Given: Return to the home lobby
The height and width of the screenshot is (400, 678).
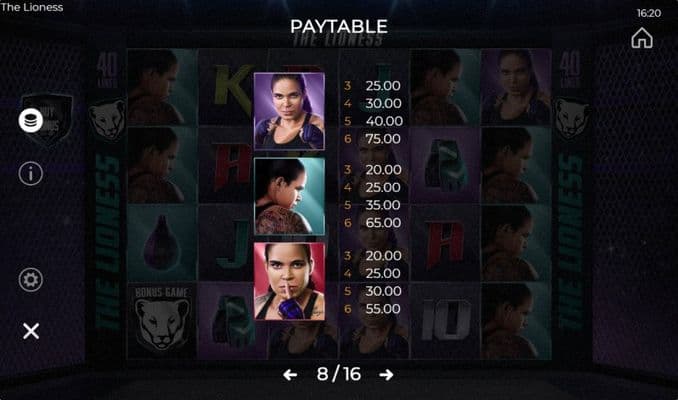Looking at the screenshot, I should [642, 38].
